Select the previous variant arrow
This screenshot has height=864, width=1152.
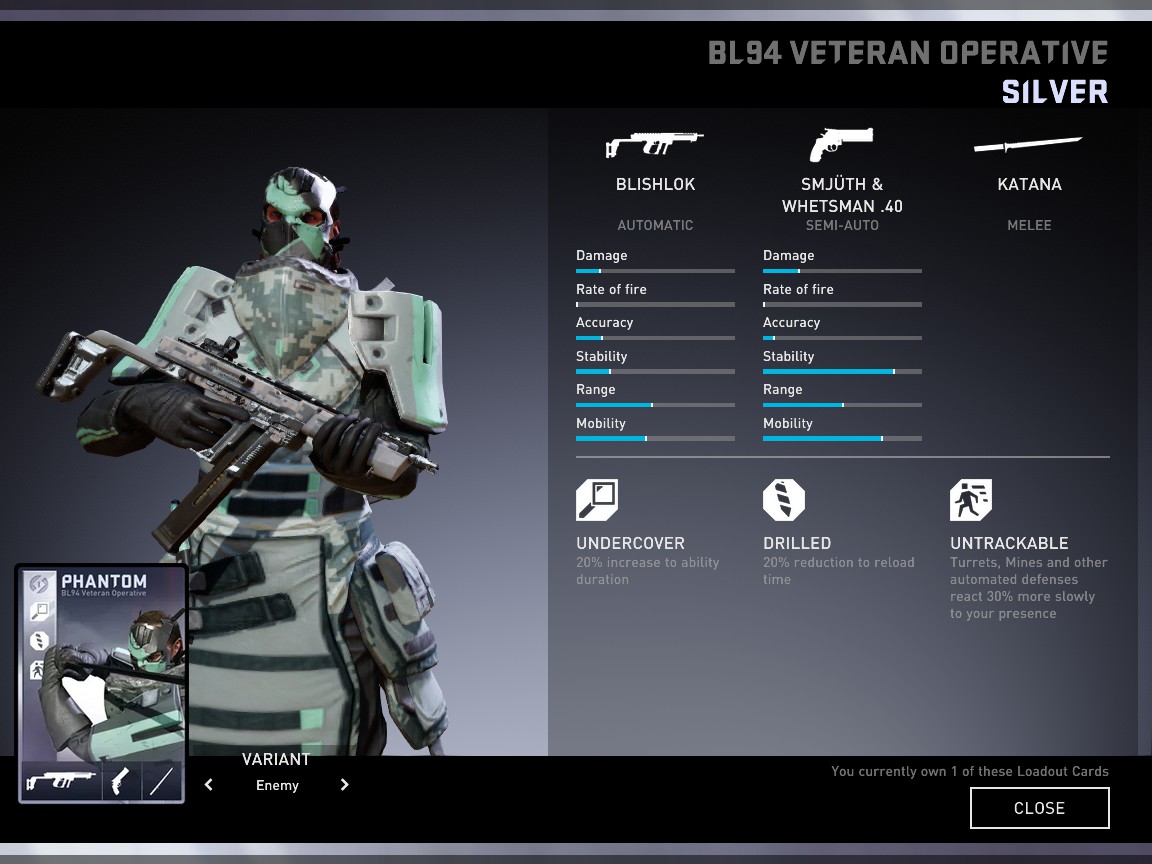click(209, 785)
